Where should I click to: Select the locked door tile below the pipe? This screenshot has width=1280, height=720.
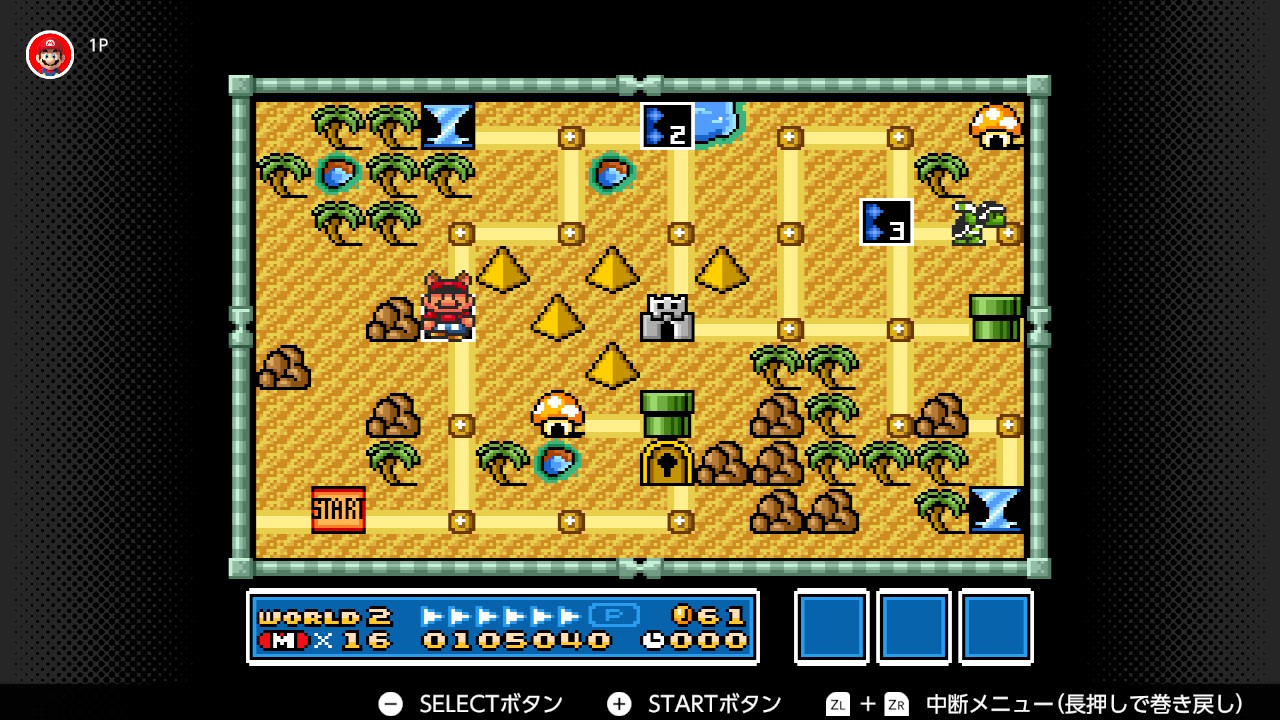tap(668, 463)
